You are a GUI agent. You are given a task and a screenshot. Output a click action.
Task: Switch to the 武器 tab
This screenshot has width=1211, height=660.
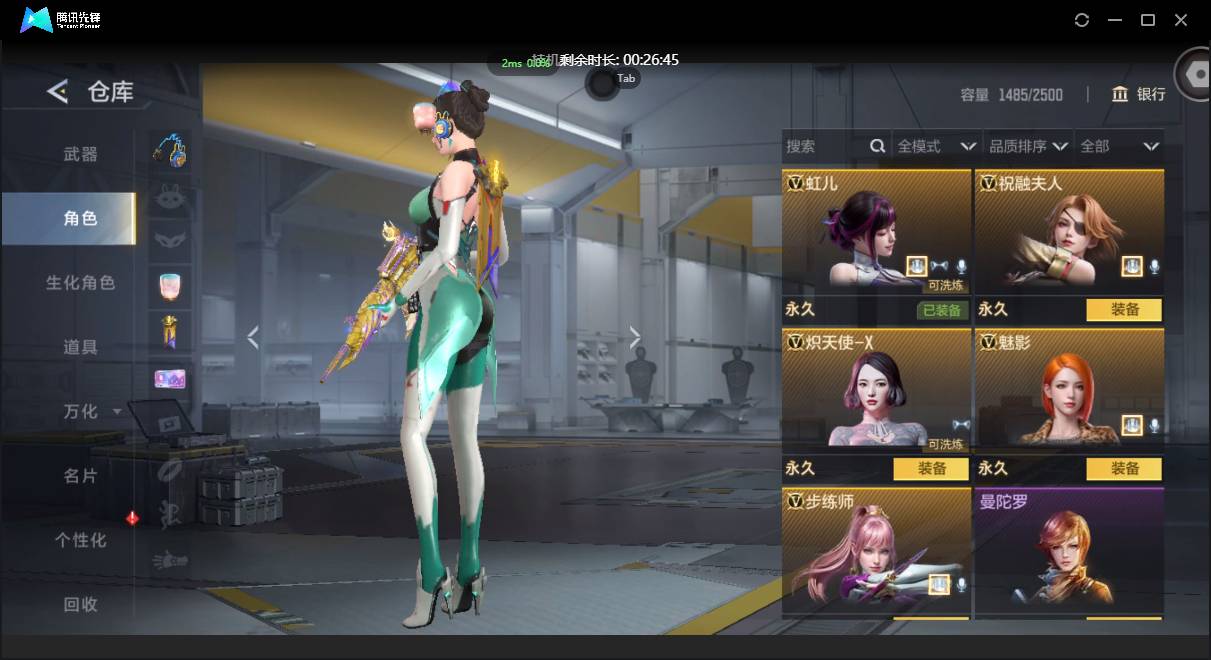pyautogui.click(x=80, y=154)
